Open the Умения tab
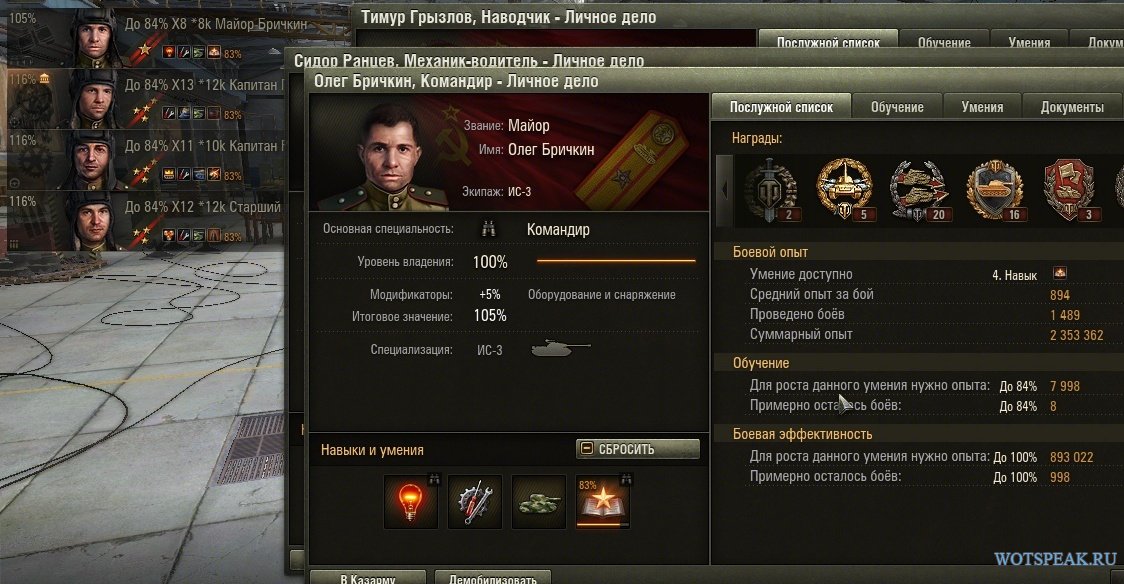The image size is (1124, 584). [982, 107]
